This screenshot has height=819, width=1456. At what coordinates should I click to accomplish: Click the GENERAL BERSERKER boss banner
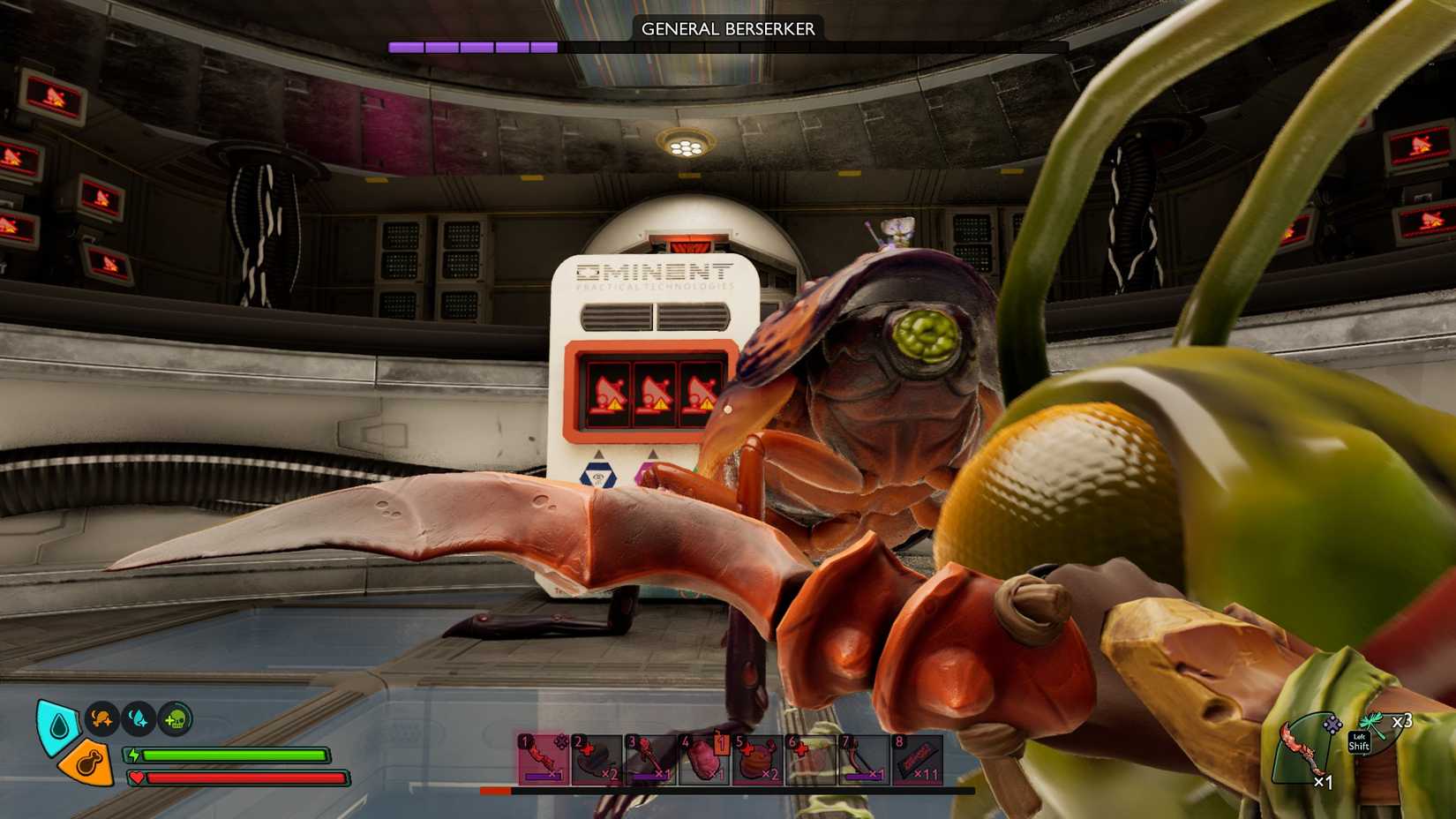[726, 28]
